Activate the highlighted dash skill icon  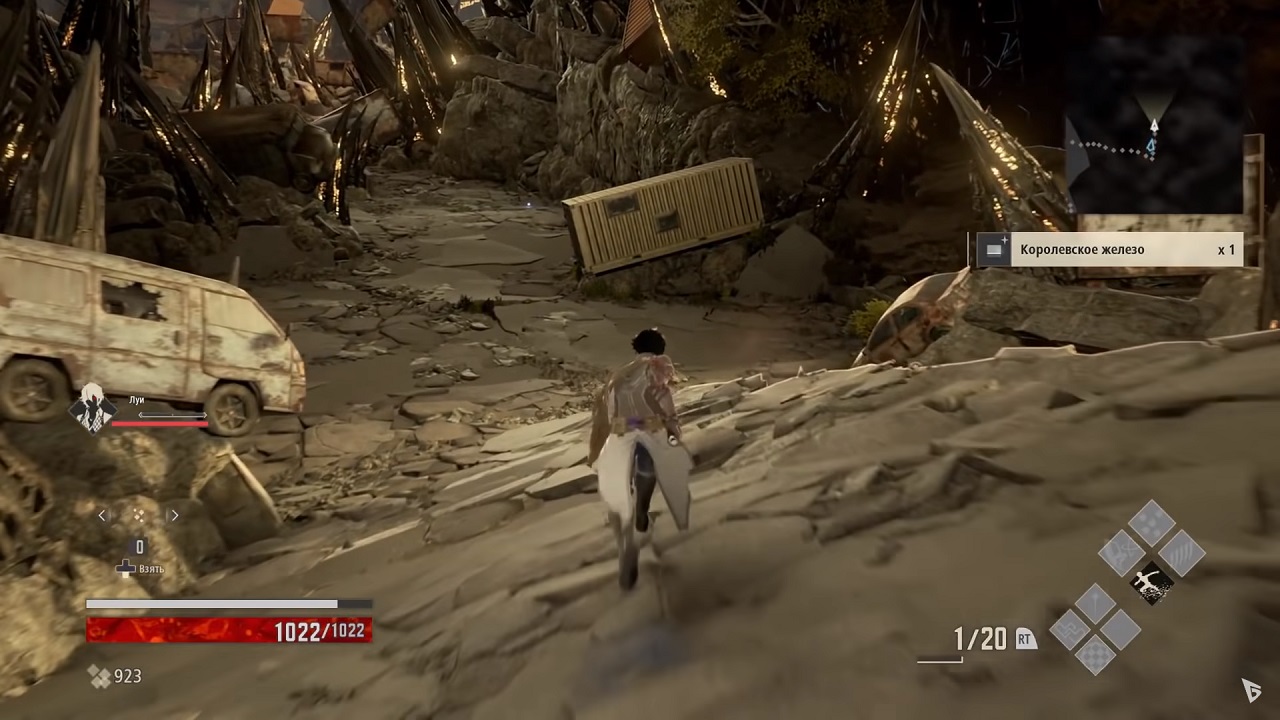[x=1152, y=583]
